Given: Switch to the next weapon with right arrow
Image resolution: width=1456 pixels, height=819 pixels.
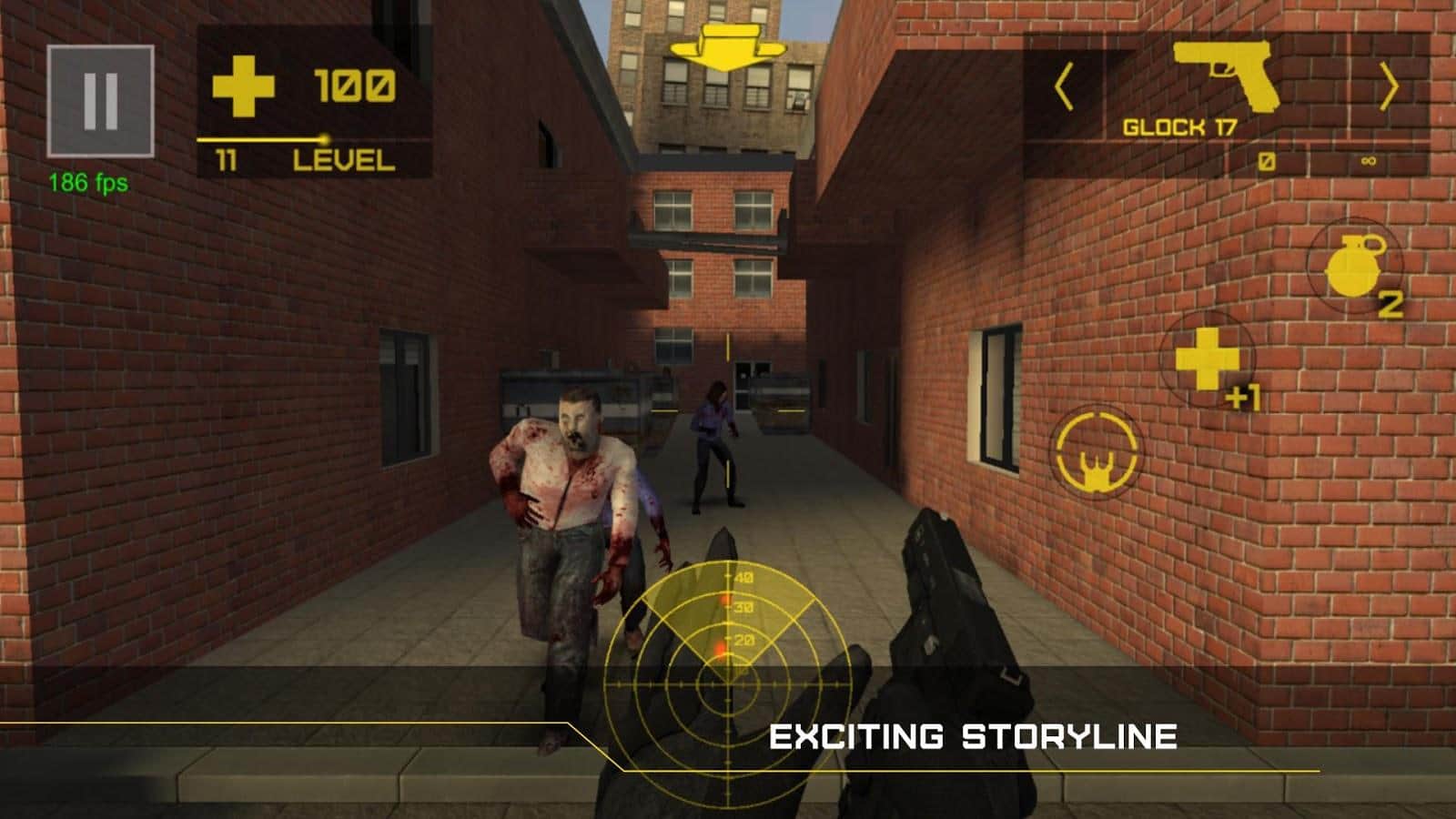Looking at the screenshot, I should [1389, 89].
